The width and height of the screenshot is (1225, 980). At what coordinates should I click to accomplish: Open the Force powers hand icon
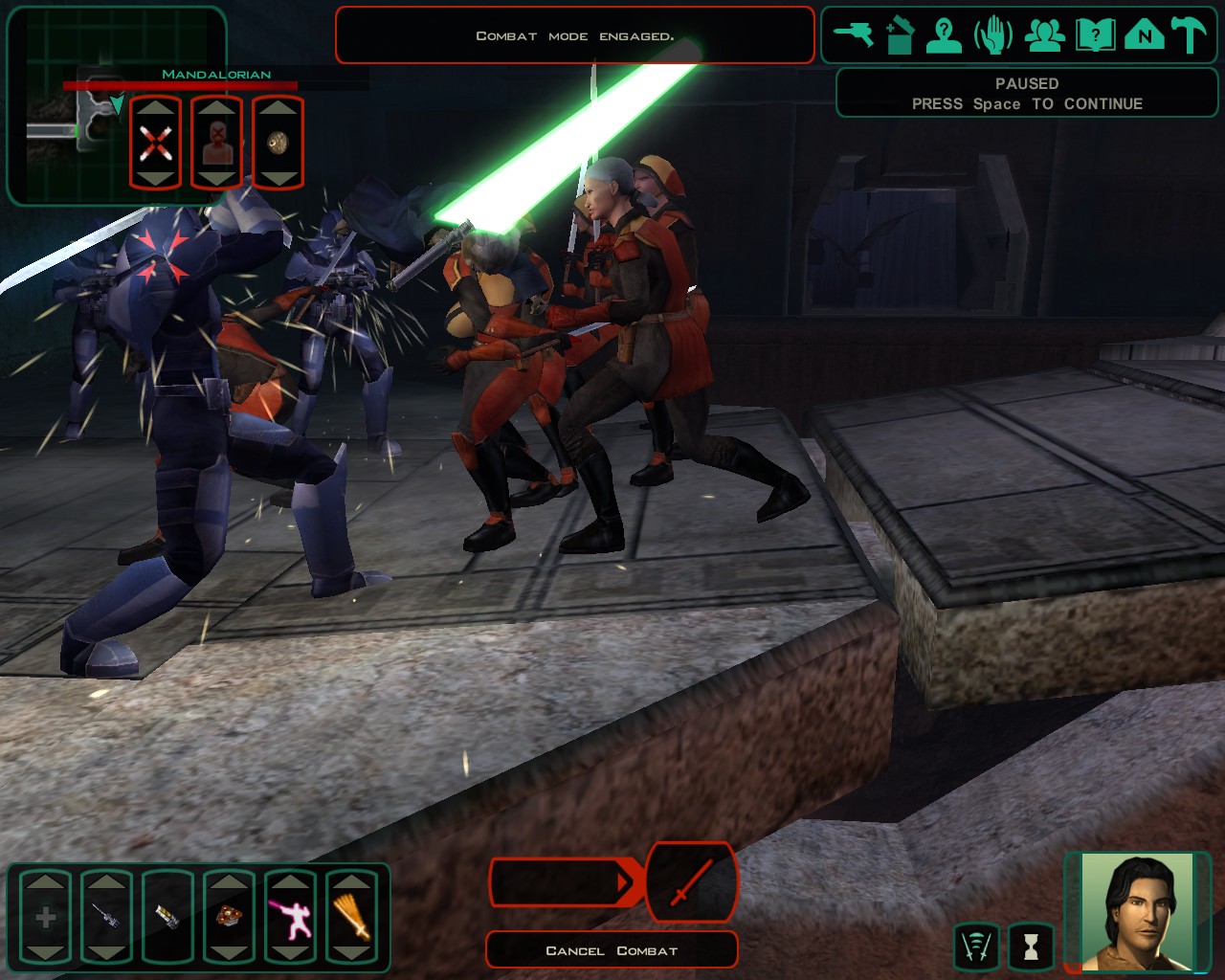click(993, 36)
